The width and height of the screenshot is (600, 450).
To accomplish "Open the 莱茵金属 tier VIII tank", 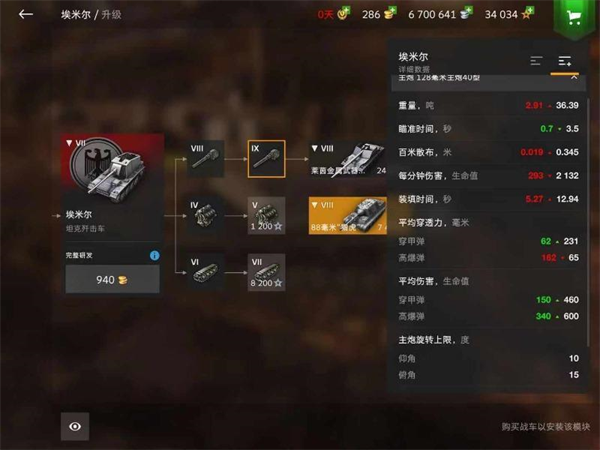I will pos(347,159).
